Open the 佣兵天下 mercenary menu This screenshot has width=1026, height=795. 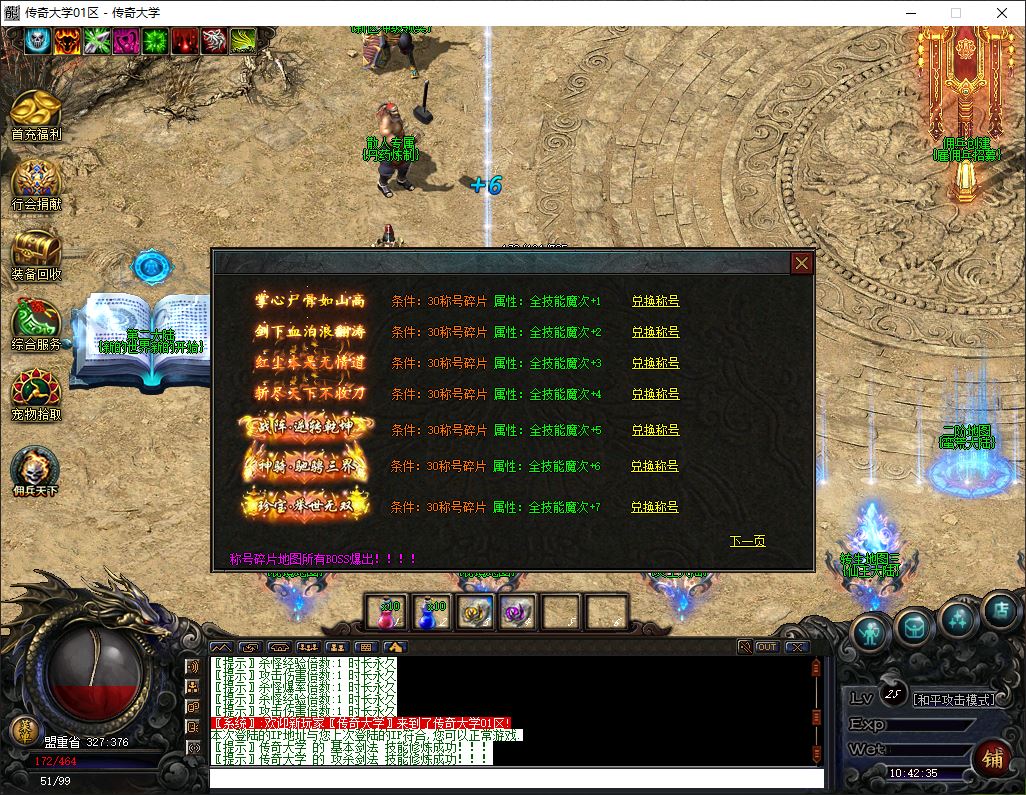pyautogui.click(x=36, y=470)
